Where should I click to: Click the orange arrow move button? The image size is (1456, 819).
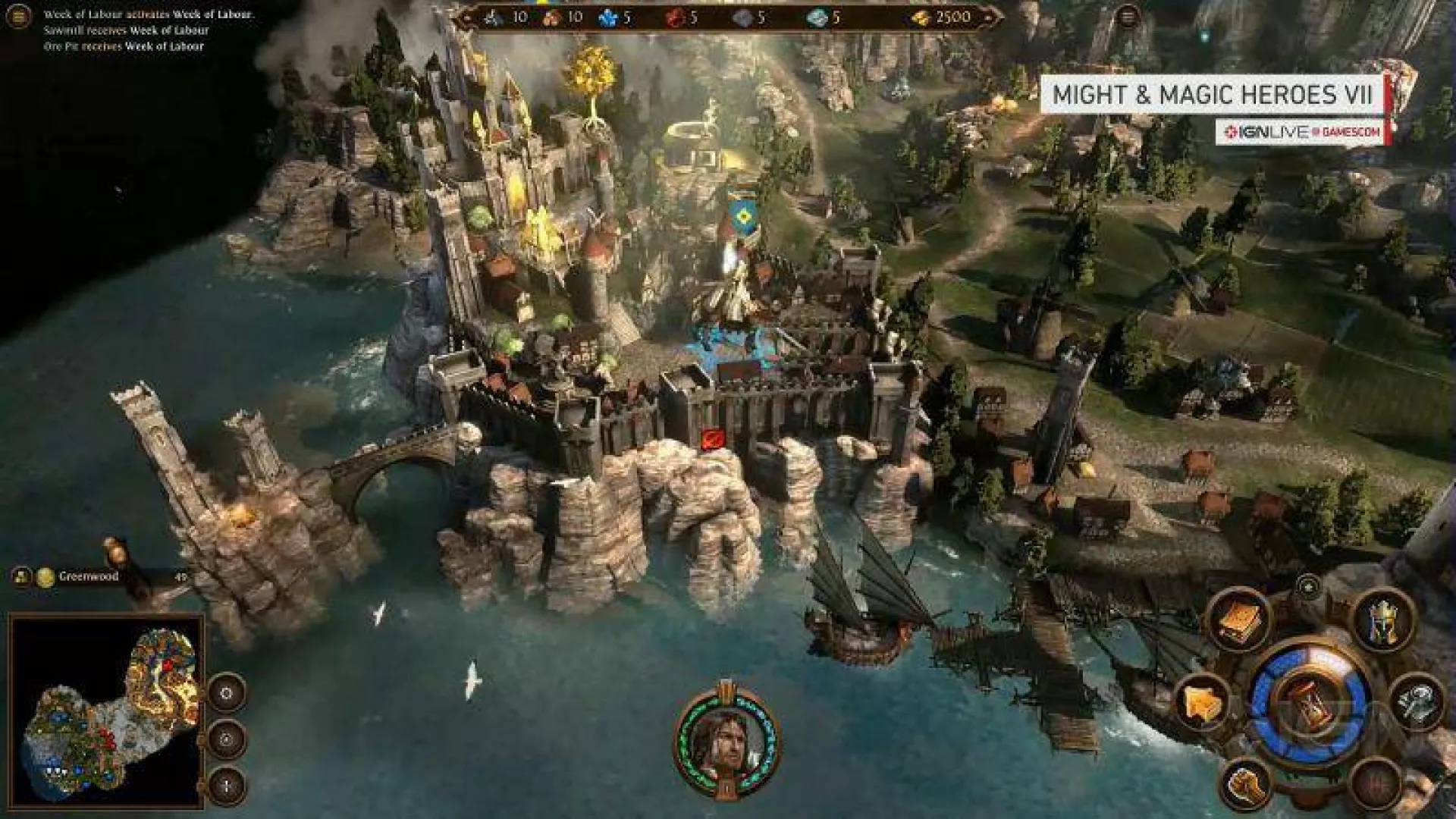(1203, 704)
